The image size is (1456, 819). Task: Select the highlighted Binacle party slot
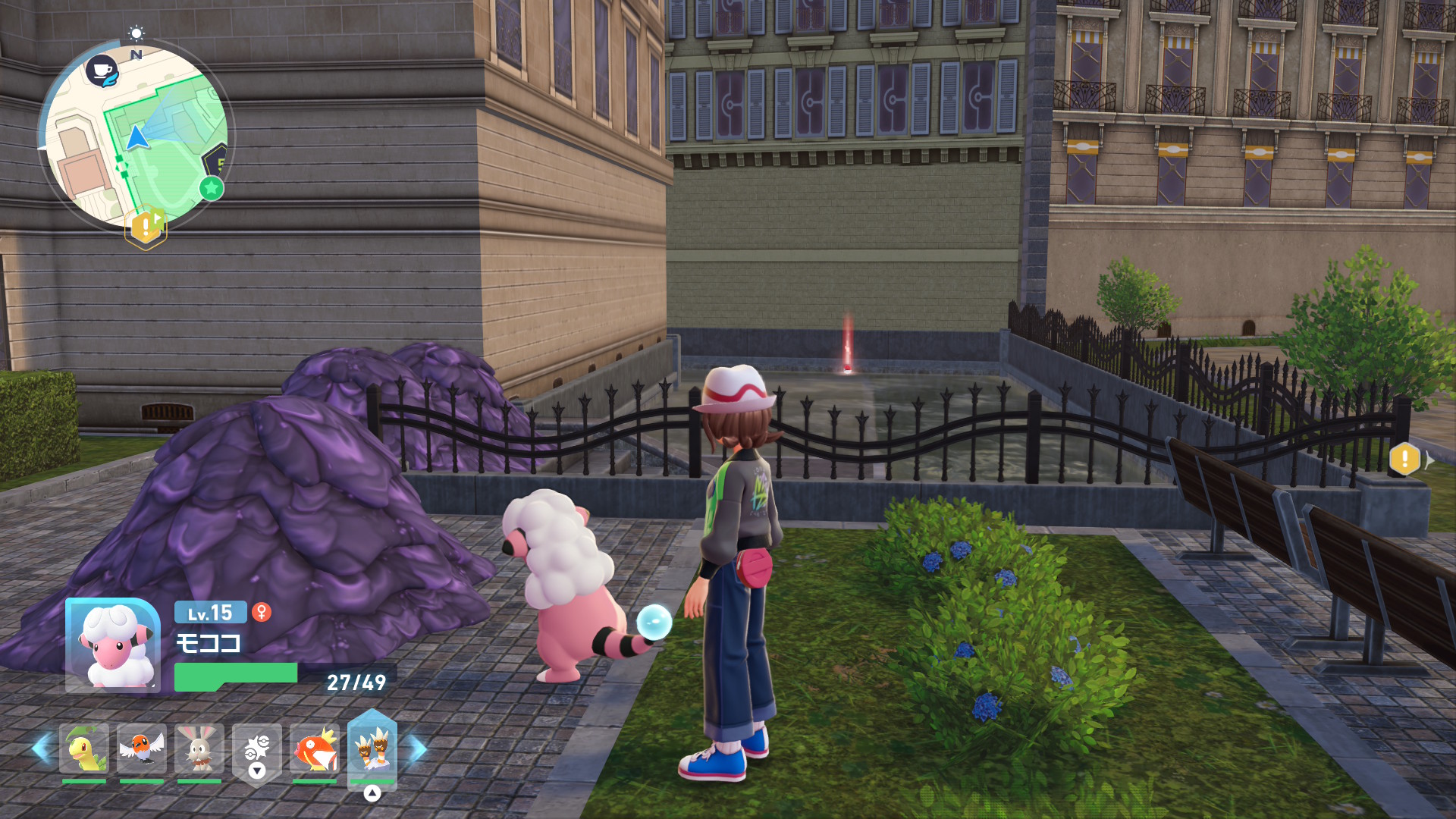[372, 749]
